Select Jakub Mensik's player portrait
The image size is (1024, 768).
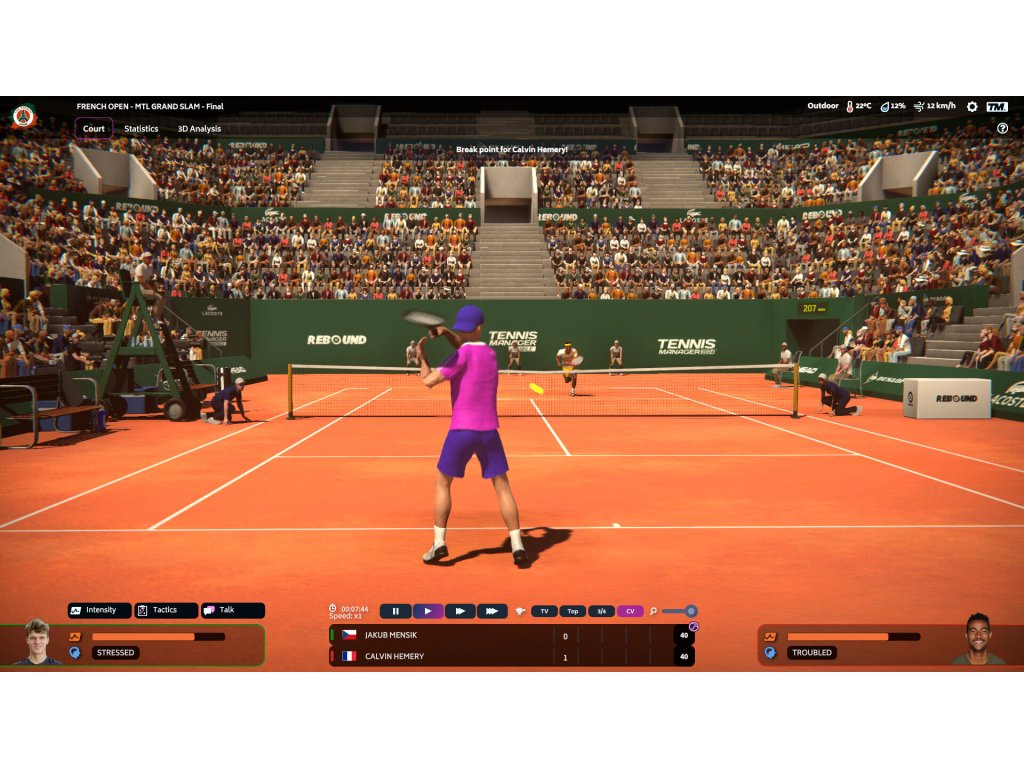pyautogui.click(x=37, y=643)
